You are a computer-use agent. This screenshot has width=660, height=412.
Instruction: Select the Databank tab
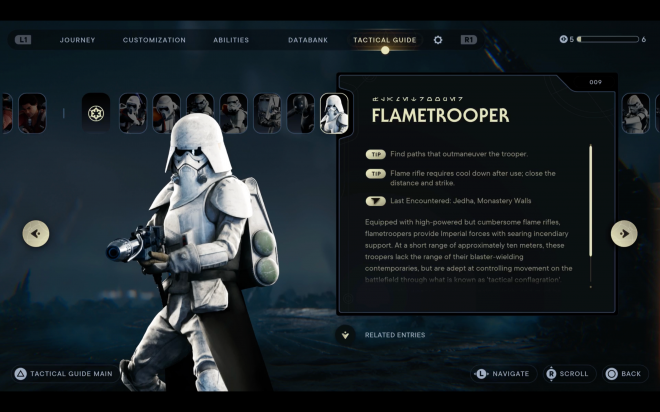(x=308, y=40)
